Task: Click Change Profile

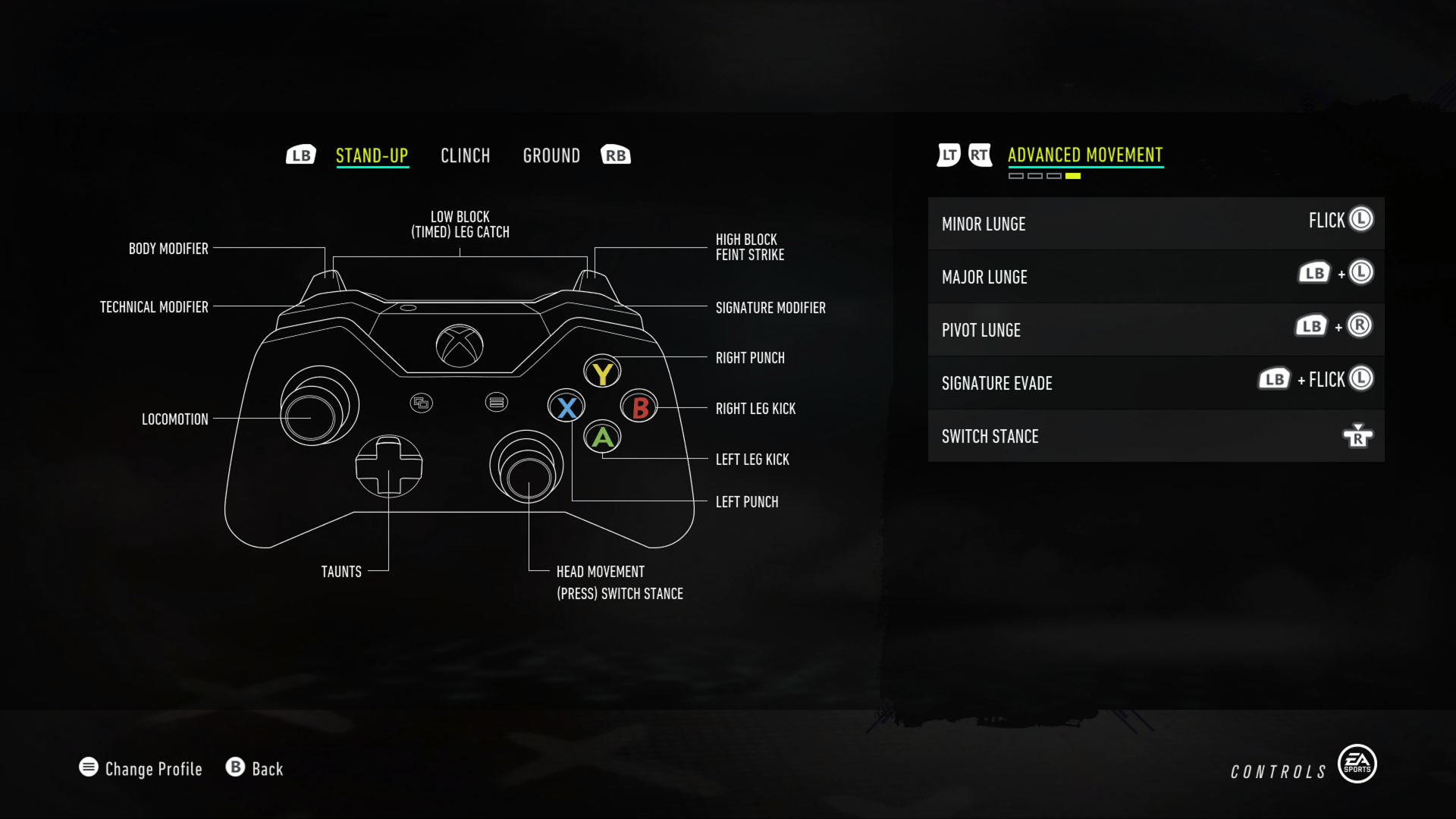Action: pyautogui.click(x=140, y=768)
